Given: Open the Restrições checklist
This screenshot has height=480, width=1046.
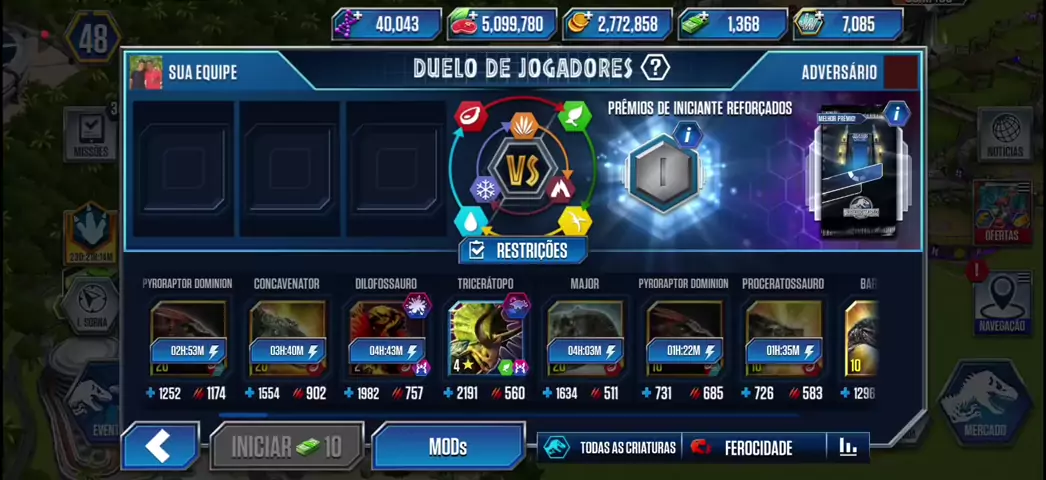Looking at the screenshot, I should 522,250.
